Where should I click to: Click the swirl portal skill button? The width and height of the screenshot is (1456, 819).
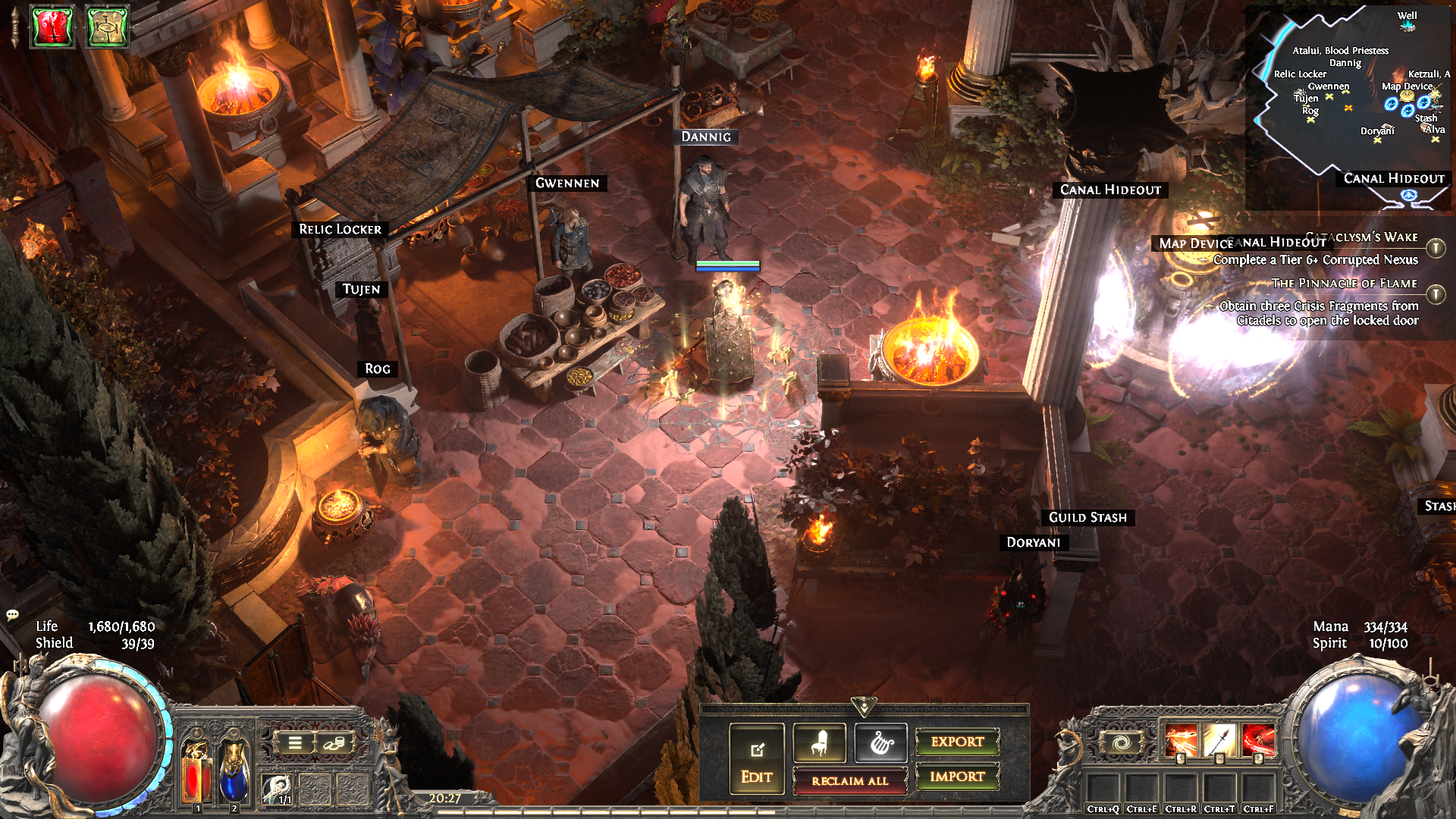click(x=1120, y=742)
